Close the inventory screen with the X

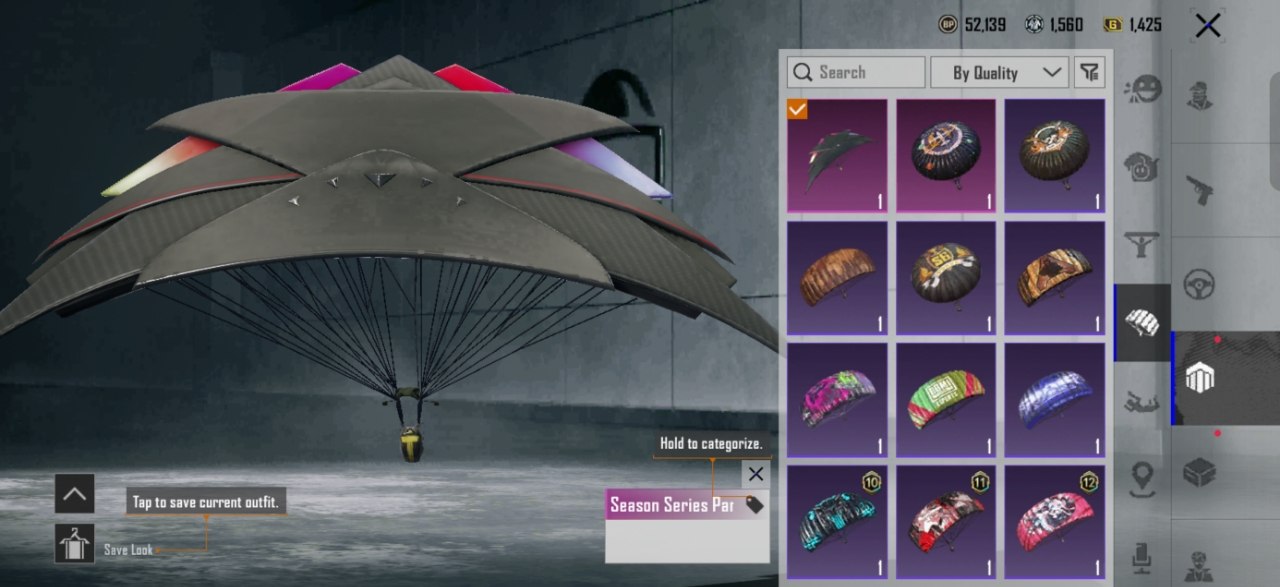pos(1207,26)
